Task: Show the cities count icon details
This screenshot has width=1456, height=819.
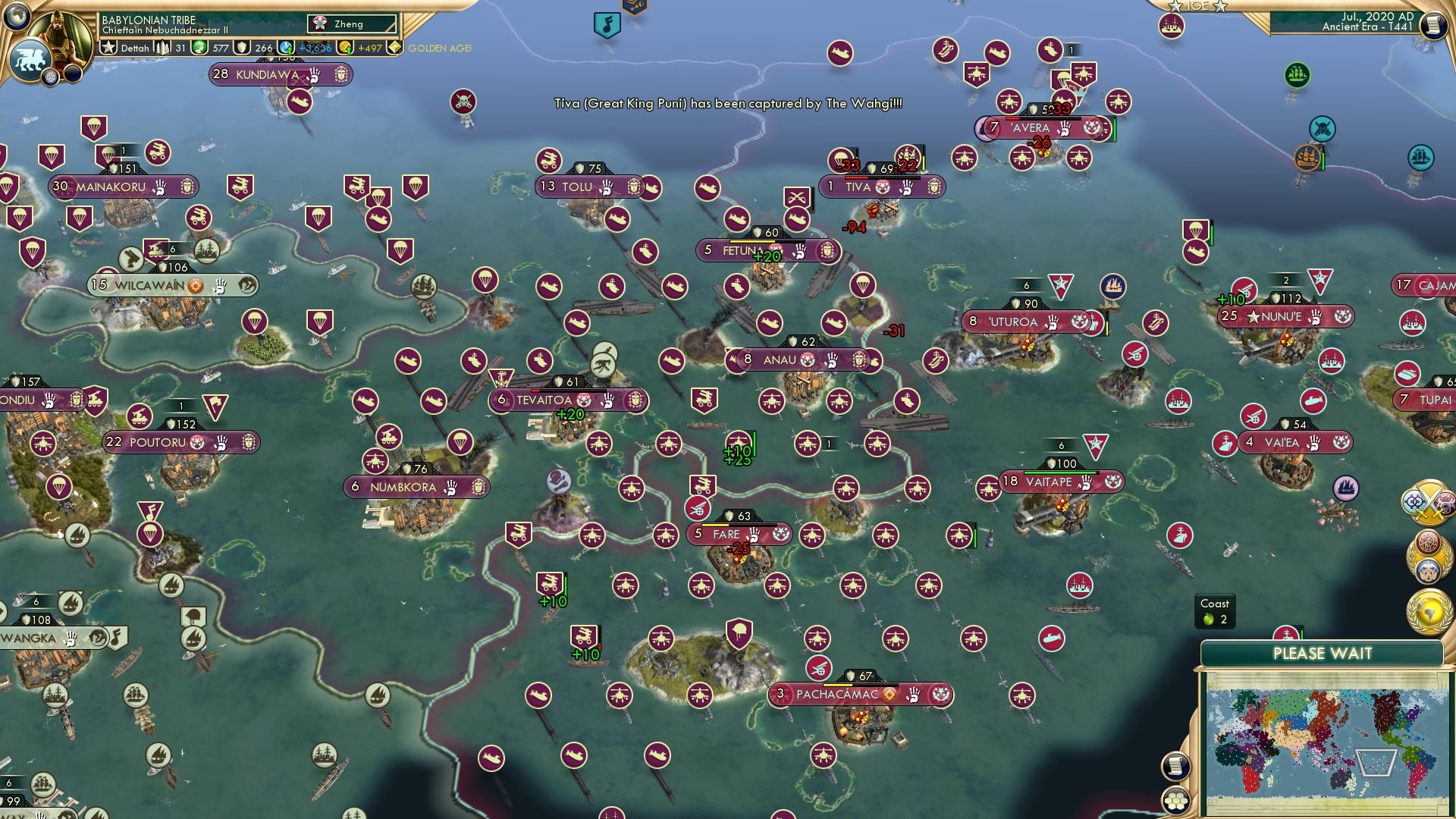Action: [163, 48]
